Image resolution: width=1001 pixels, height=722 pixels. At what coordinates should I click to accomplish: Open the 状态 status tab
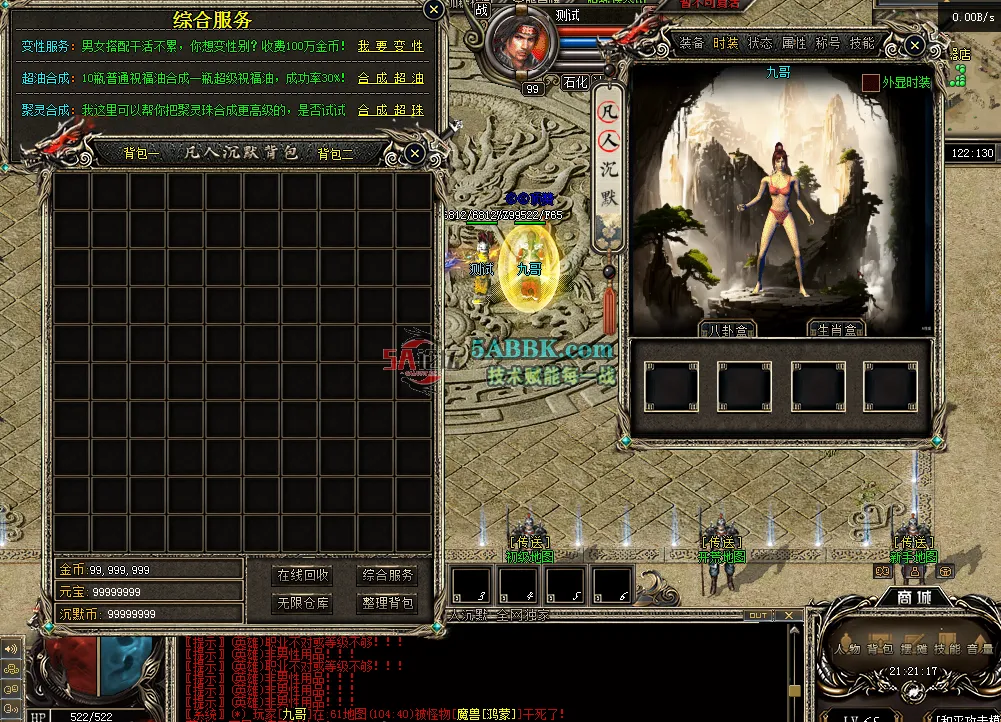760,44
